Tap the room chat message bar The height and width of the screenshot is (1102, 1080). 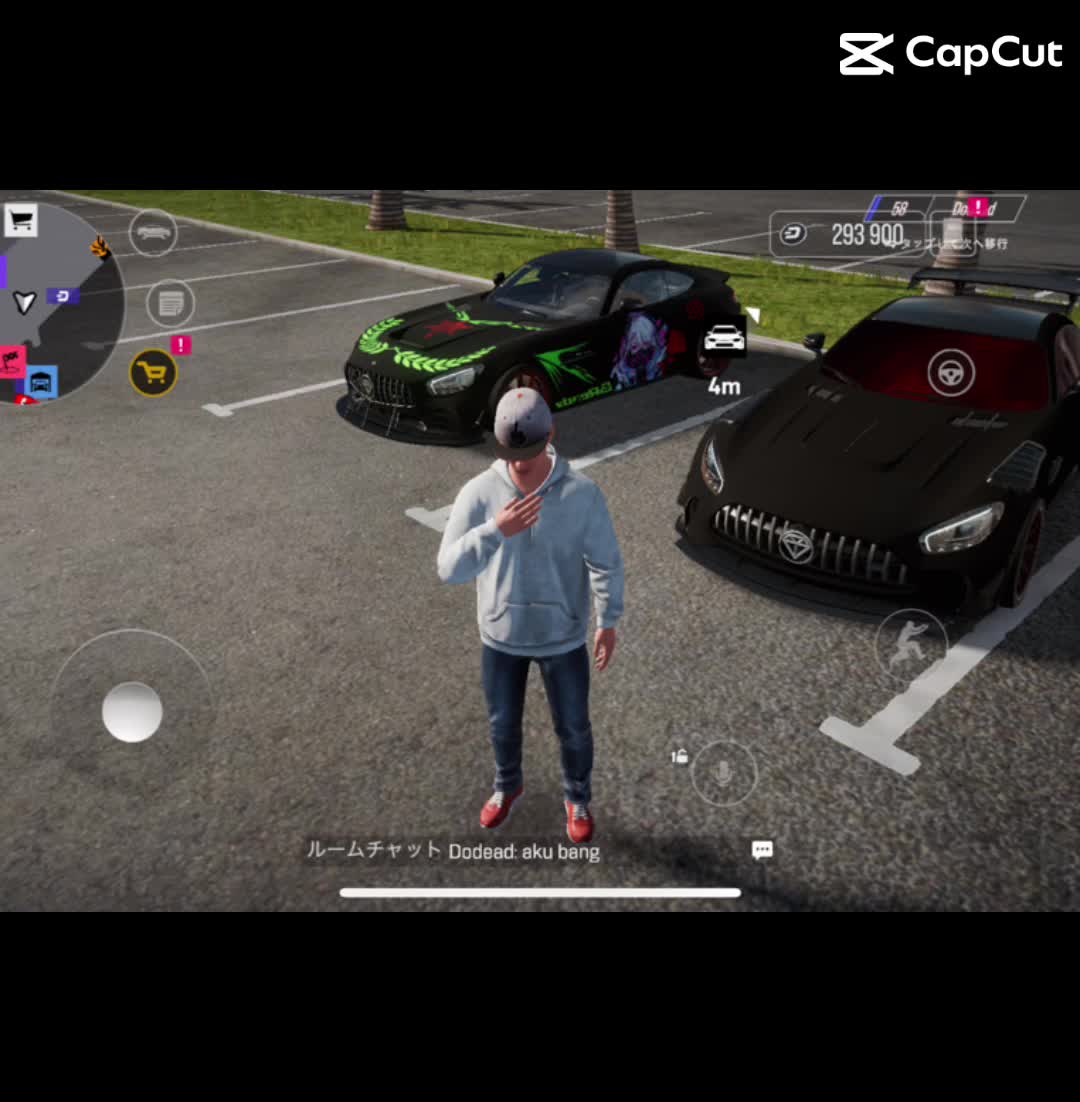(x=453, y=851)
